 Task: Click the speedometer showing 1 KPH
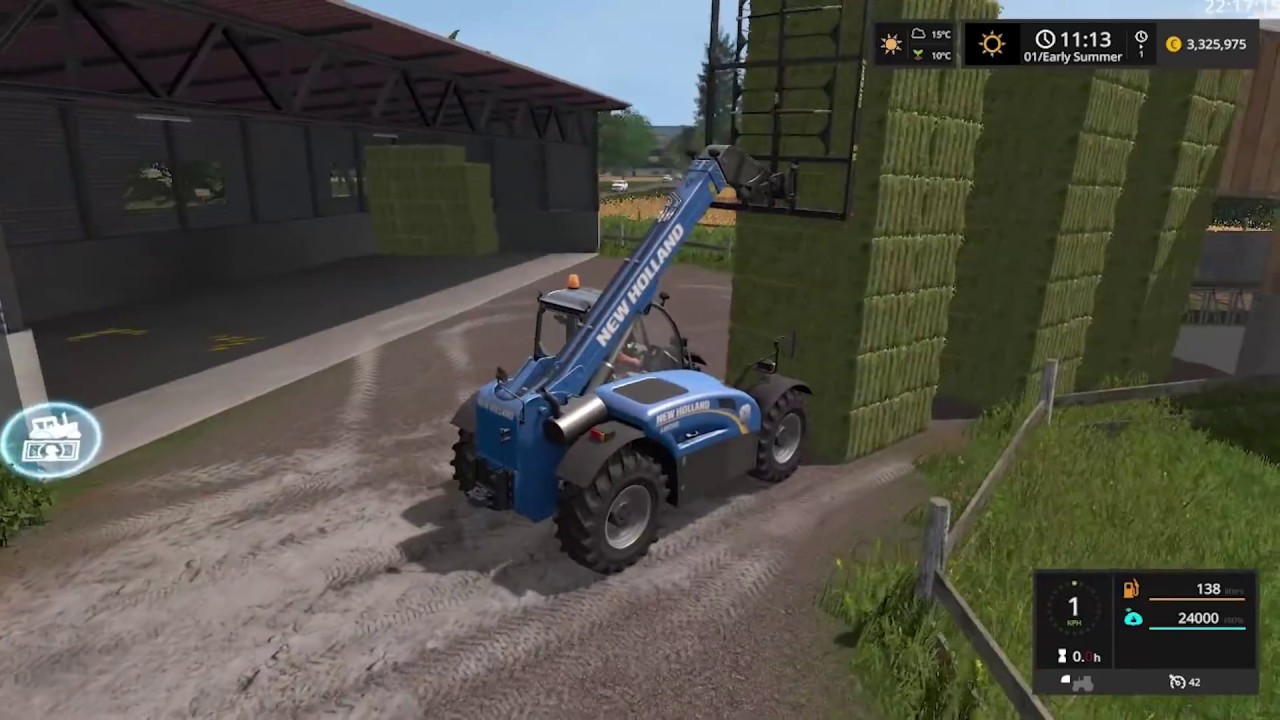1074,606
